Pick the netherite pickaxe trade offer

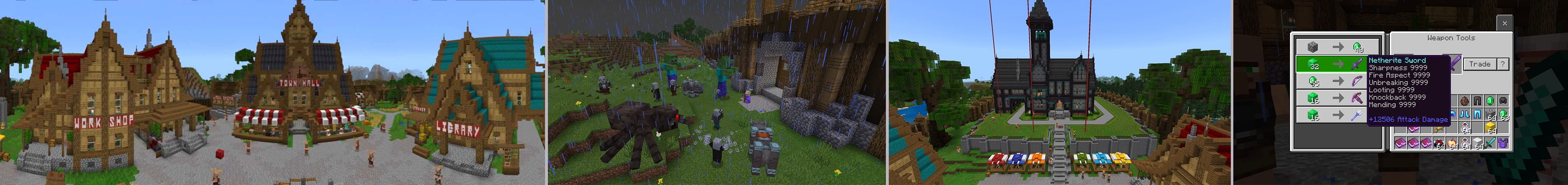1337,98
